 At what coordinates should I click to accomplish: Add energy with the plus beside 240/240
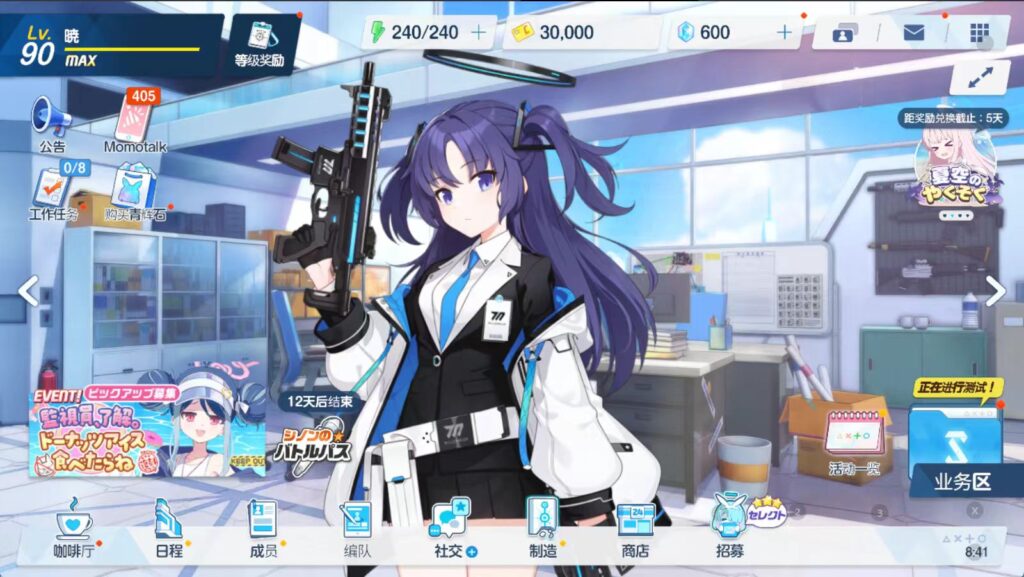[478, 32]
